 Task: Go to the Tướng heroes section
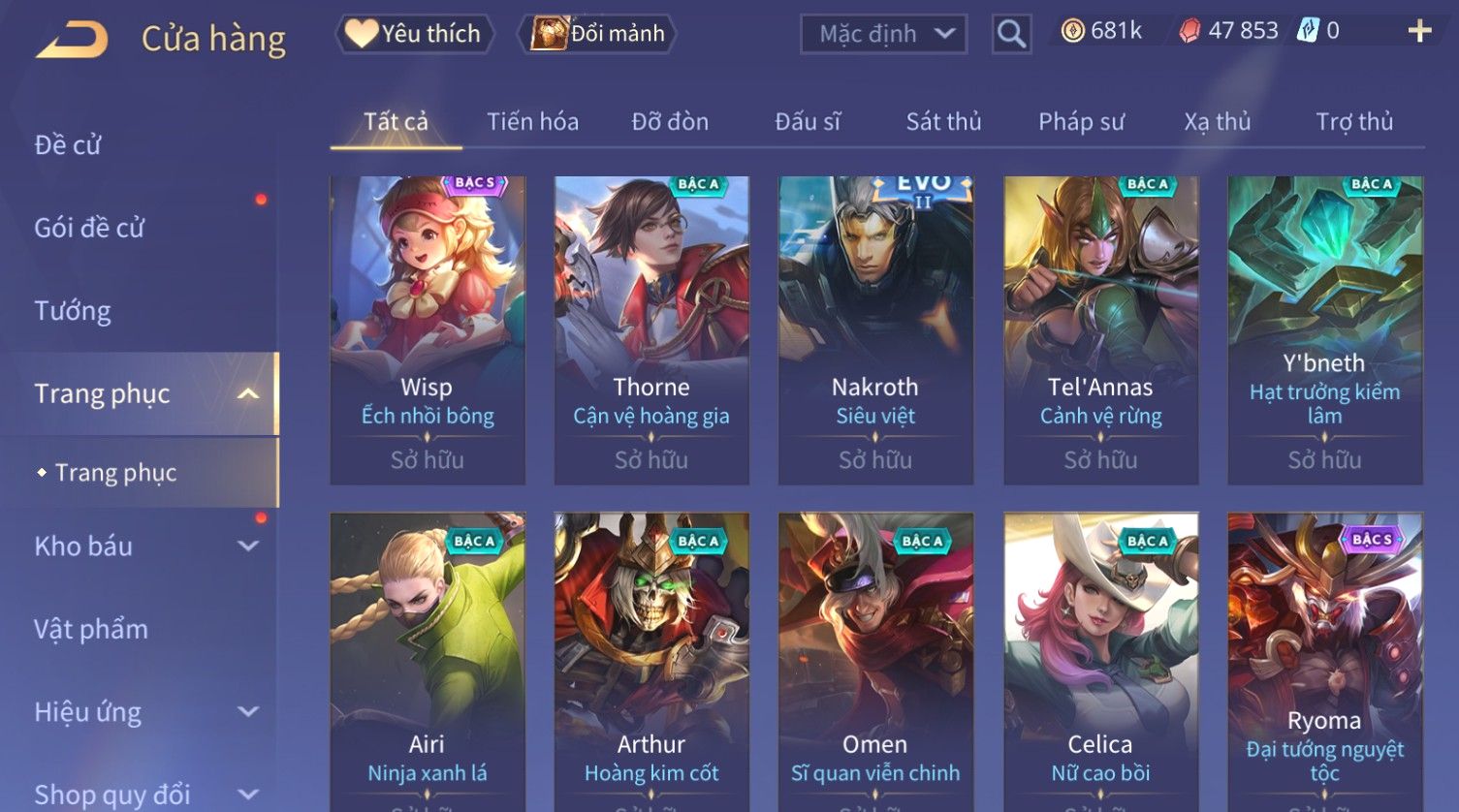pyautogui.click(x=73, y=311)
